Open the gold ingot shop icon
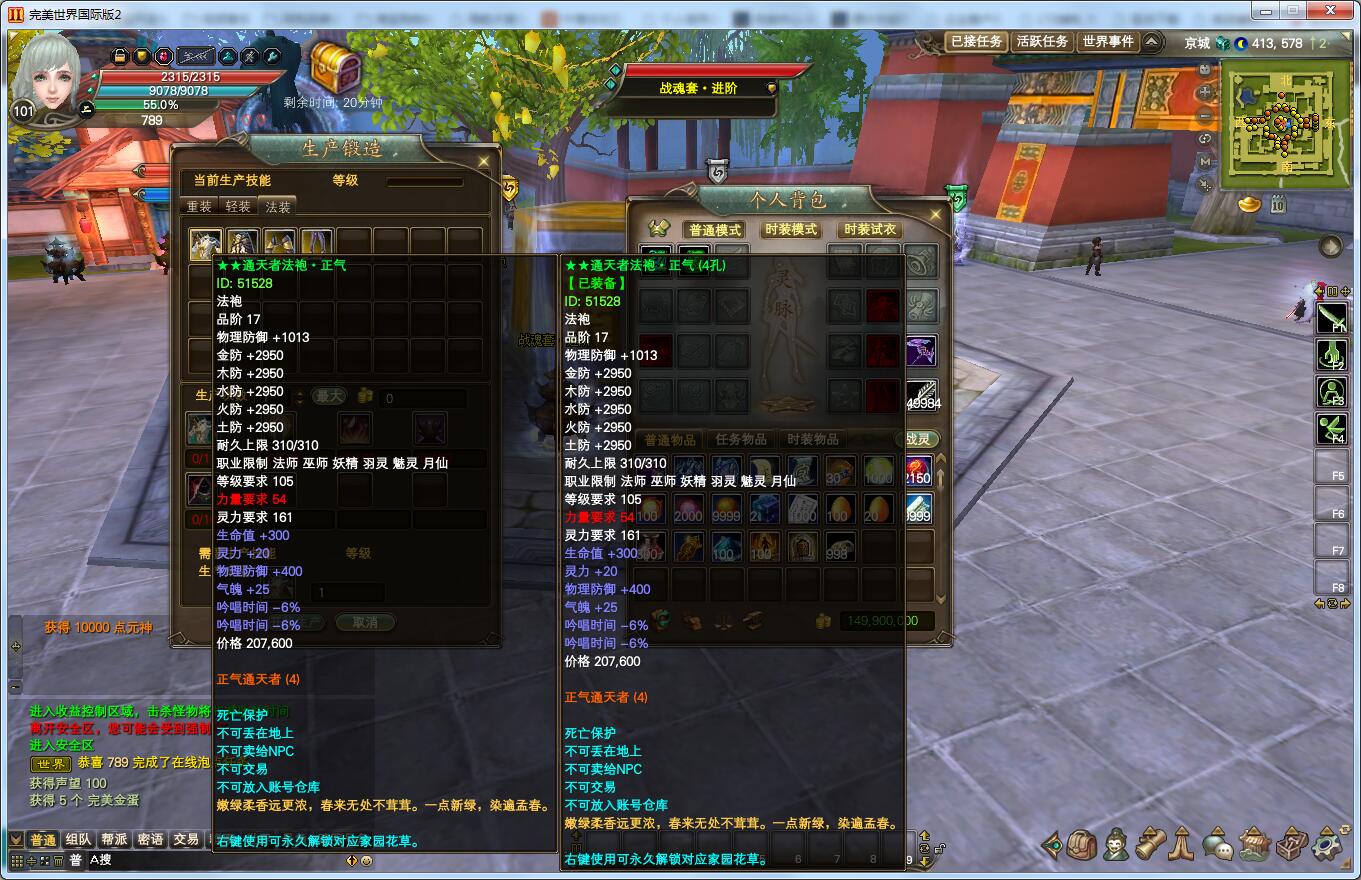Screen dimensions: 1361x880 [x=1250, y=204]
